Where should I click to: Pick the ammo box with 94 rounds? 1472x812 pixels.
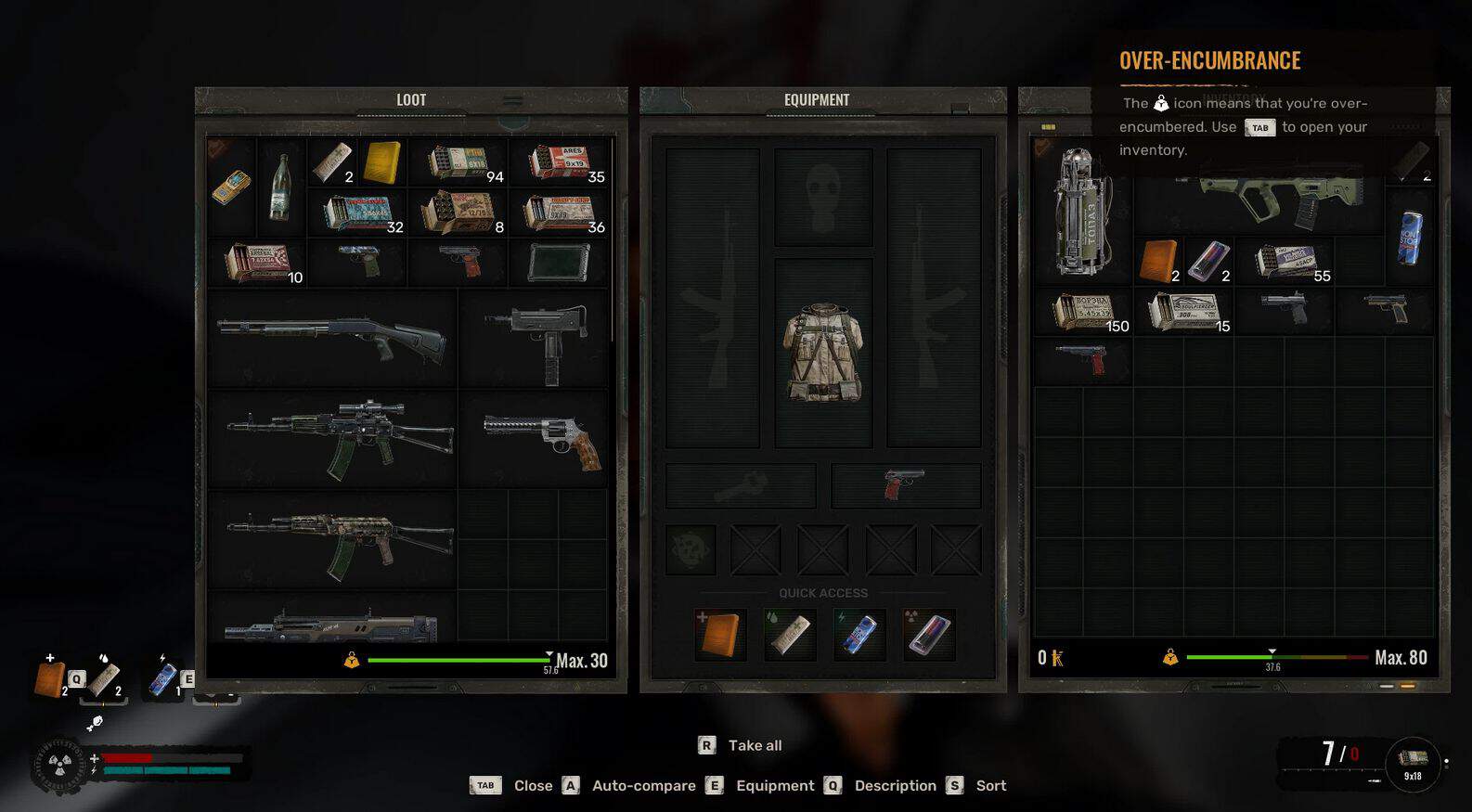point(458,162)
